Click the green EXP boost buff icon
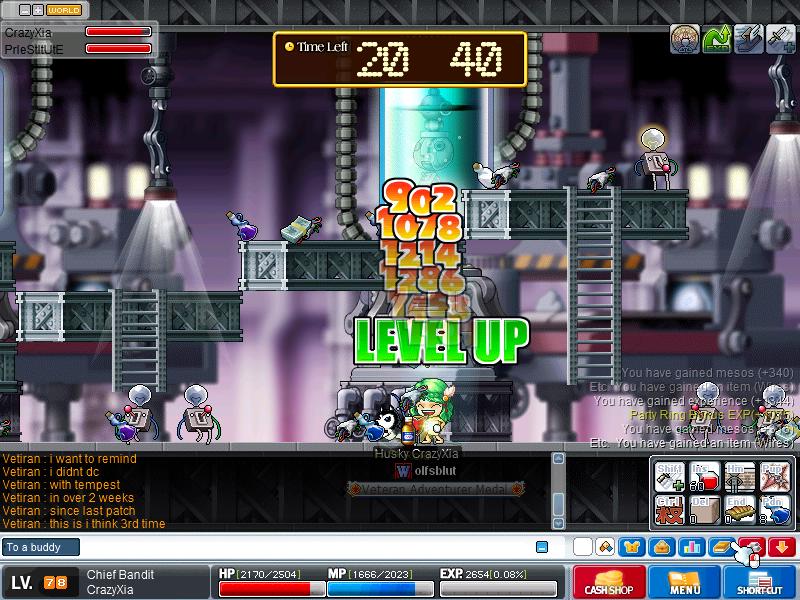800x600 pixels. pos(716,39)
